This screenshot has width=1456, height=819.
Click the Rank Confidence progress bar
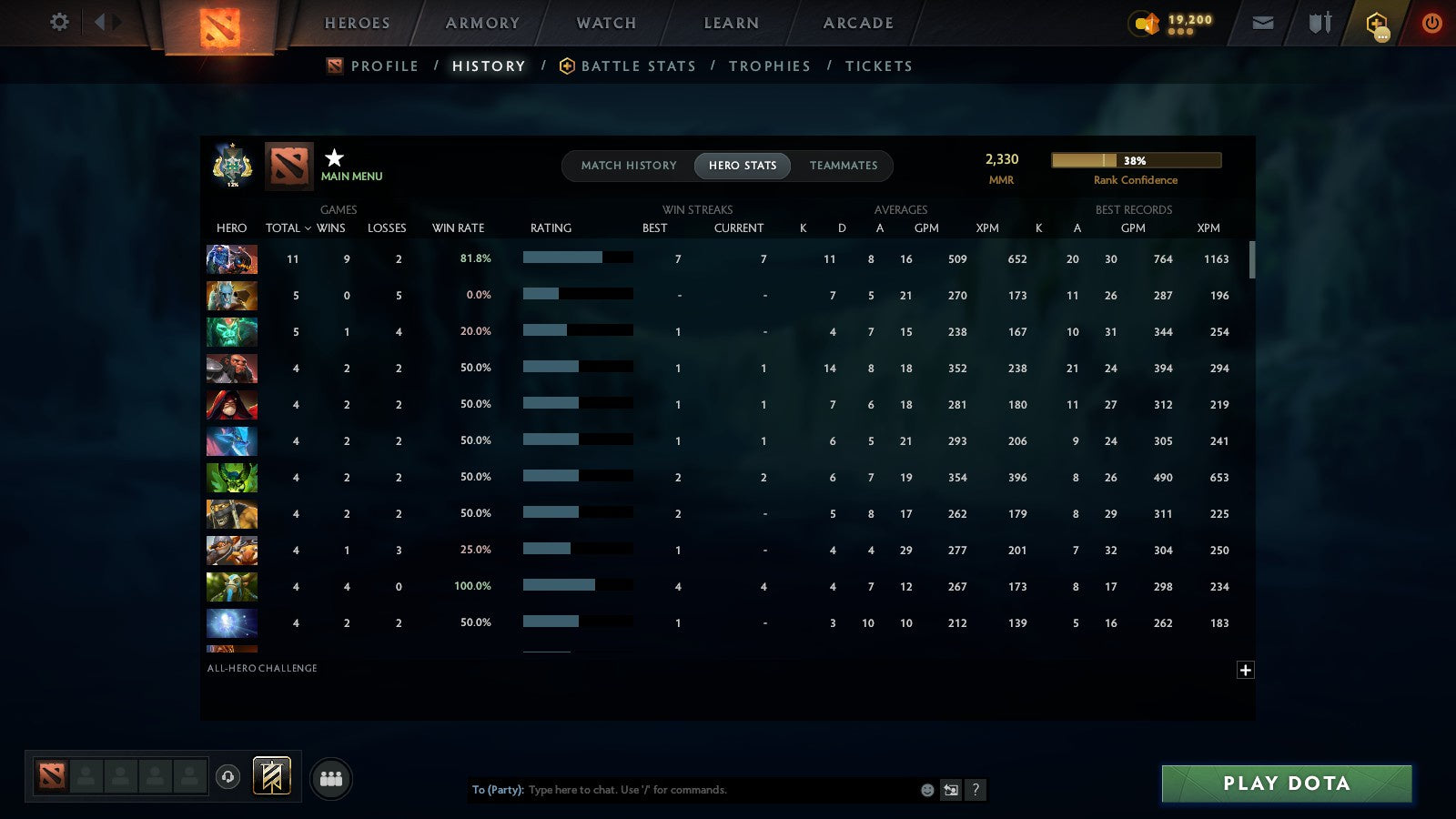tap(1136, 159)
